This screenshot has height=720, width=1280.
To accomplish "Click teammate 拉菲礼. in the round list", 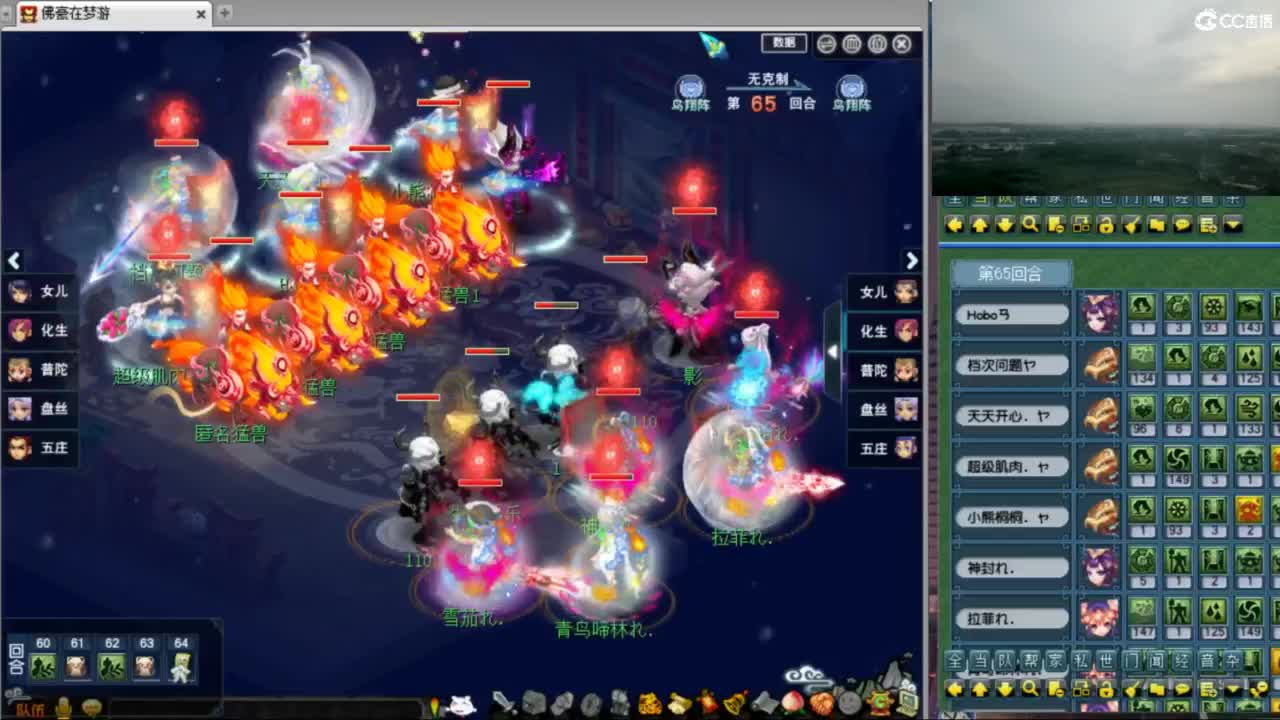I will tap(1011, 620).
